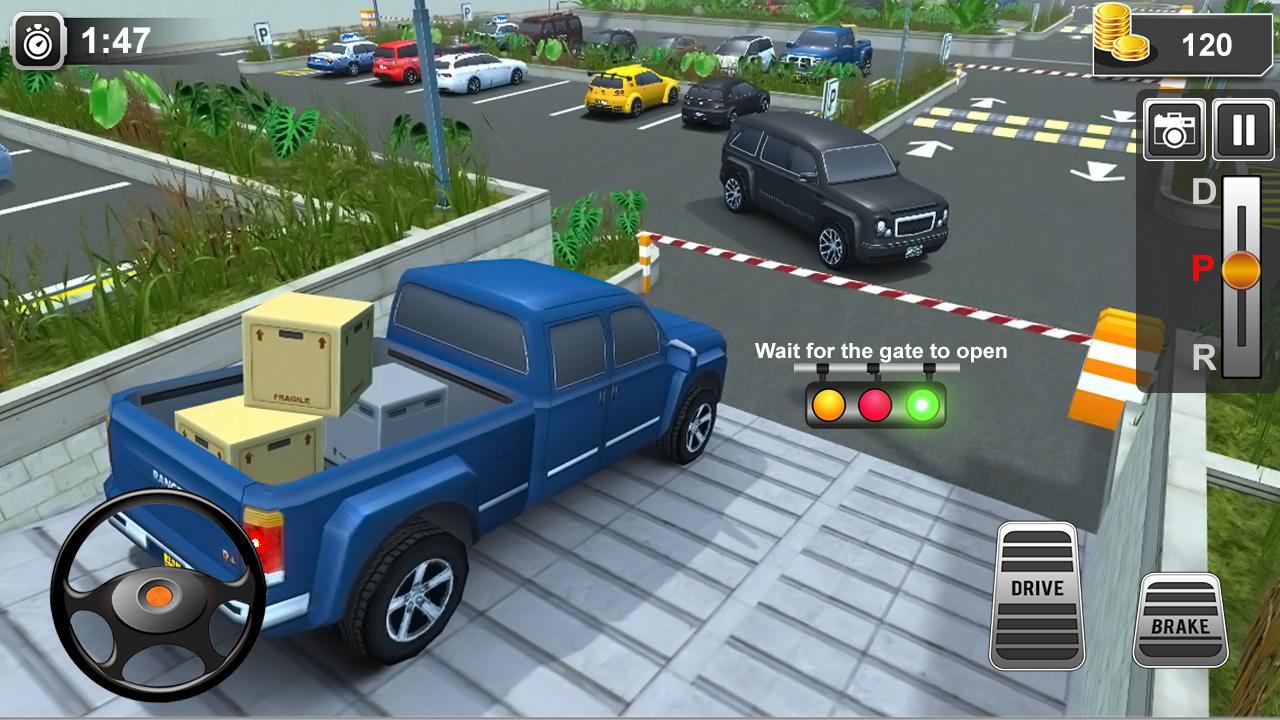Screen dimensions: 1280x720
Task: Tap the green traffic light
Action: [920, 405]
